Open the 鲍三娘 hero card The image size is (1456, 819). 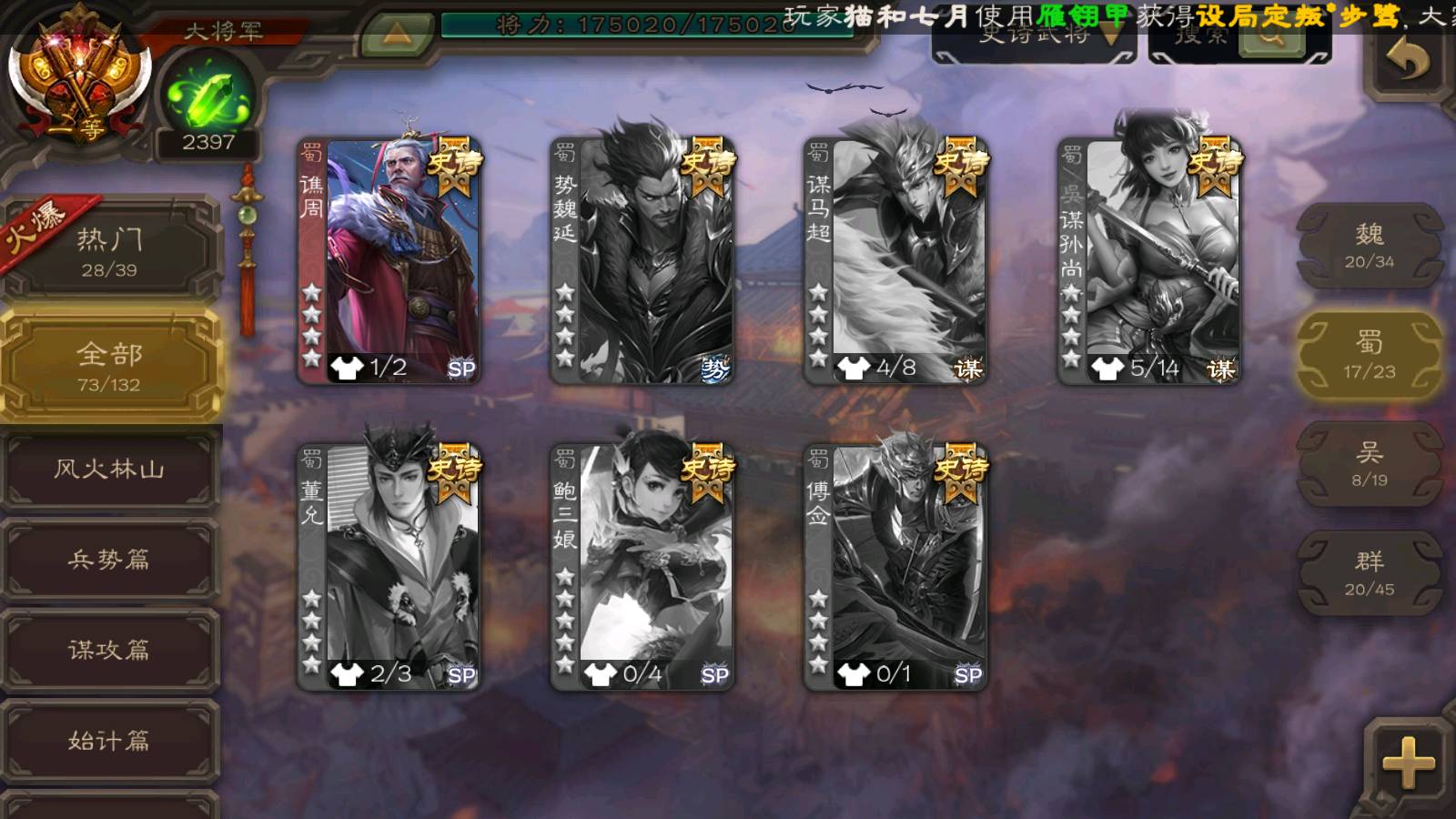[x=642, y=566]
